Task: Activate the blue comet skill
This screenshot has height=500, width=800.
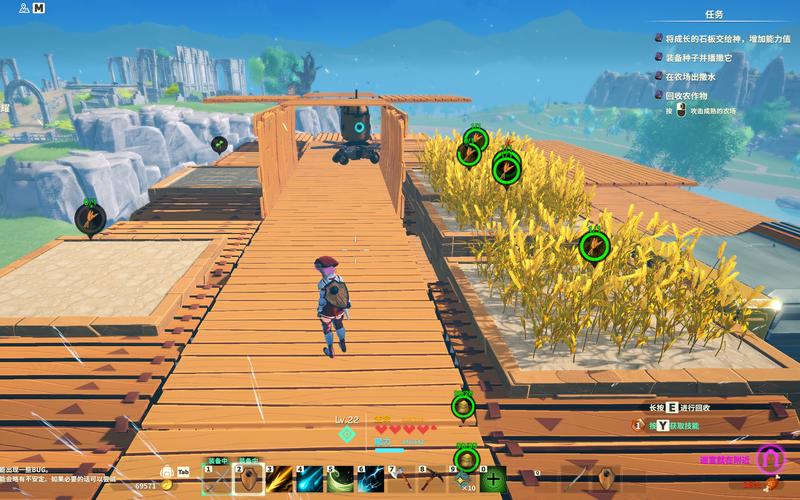Action: pyautogui.click(x=310, y=482)
